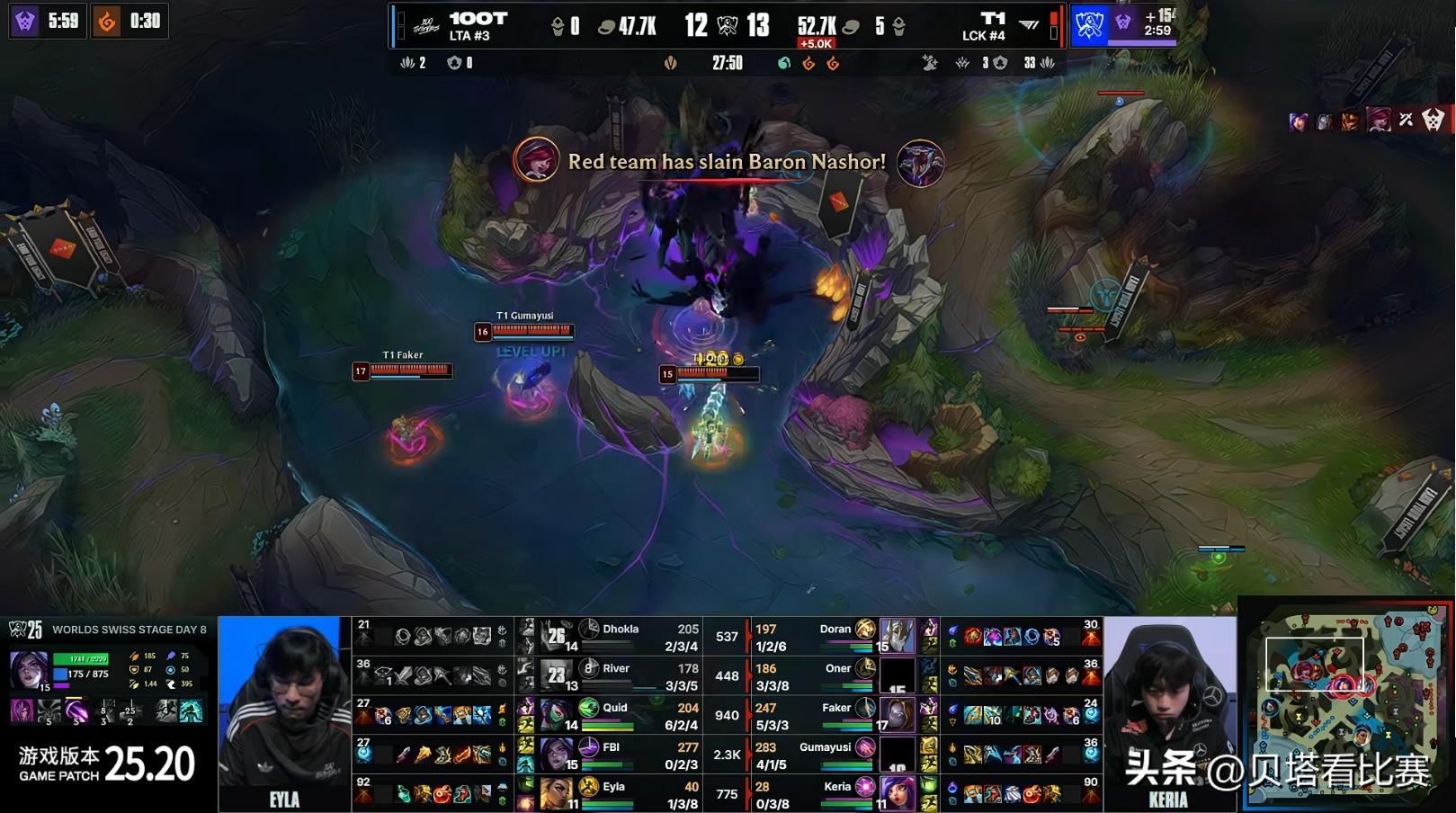Click the T1 team logo in top bar
1456x813 pixels.
[1028, 25]
